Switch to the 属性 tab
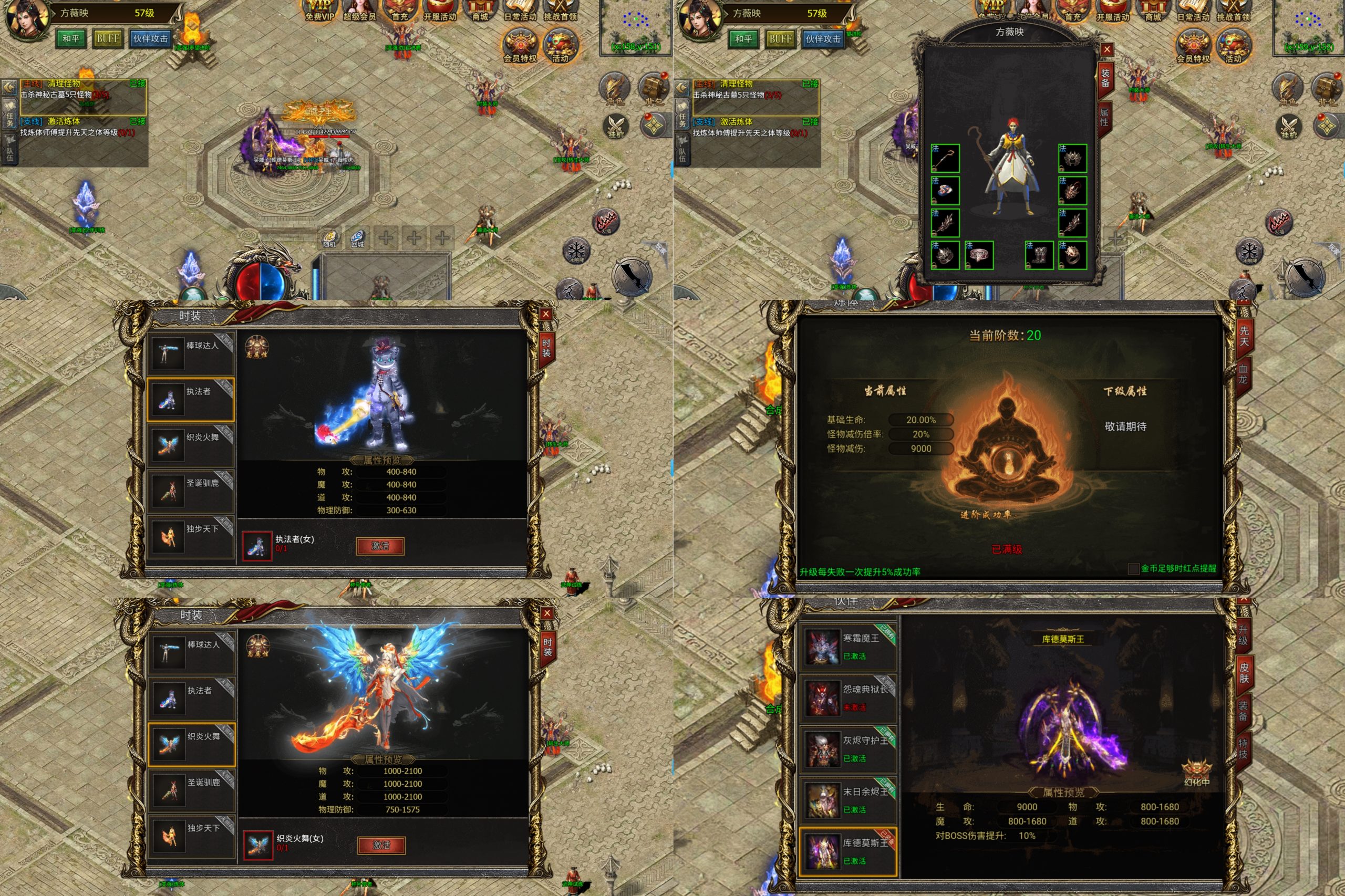The width and height of the screenshot is (1345, 896). pos(1104,118)
